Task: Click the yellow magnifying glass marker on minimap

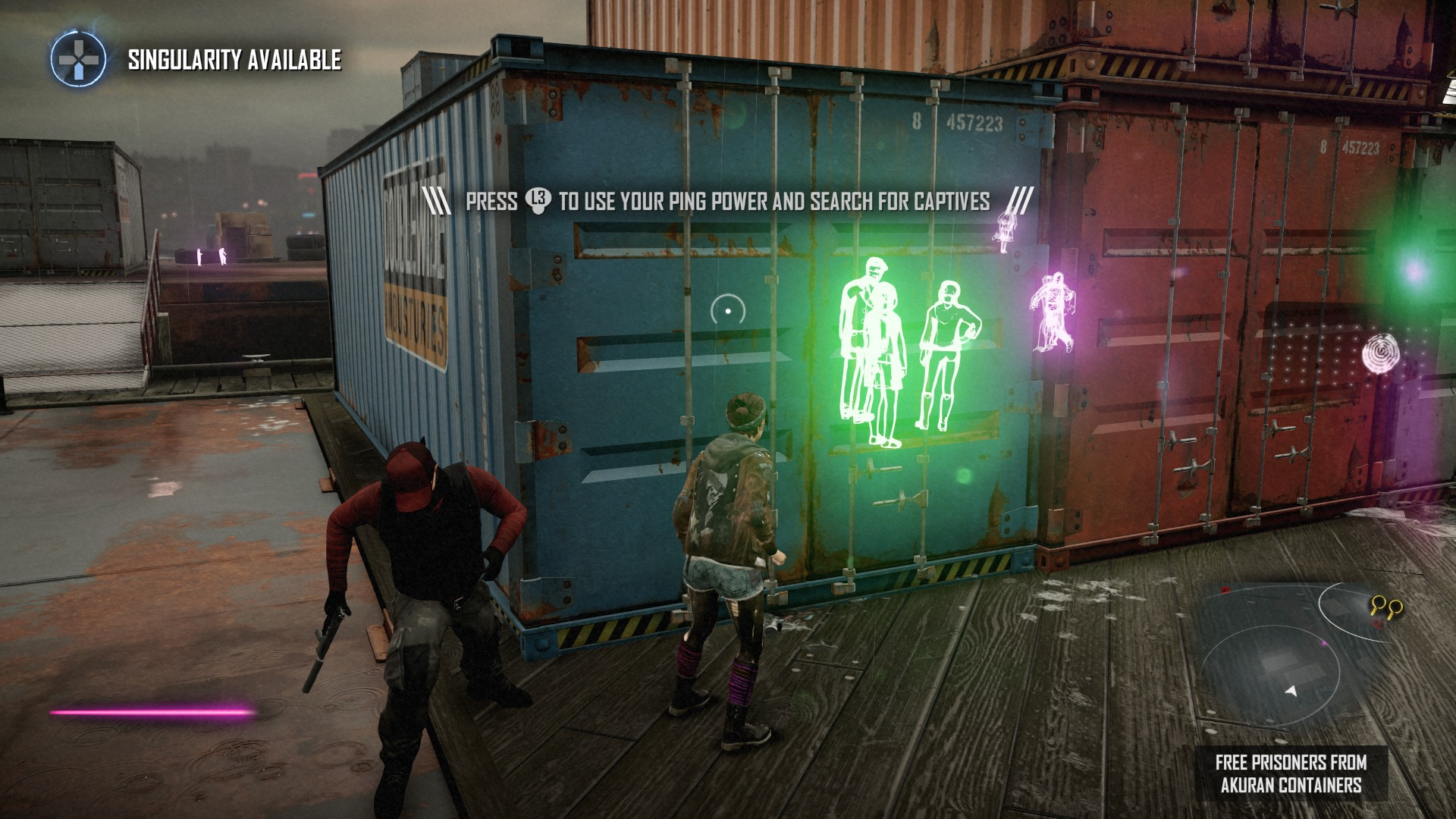Action: 1378,603
